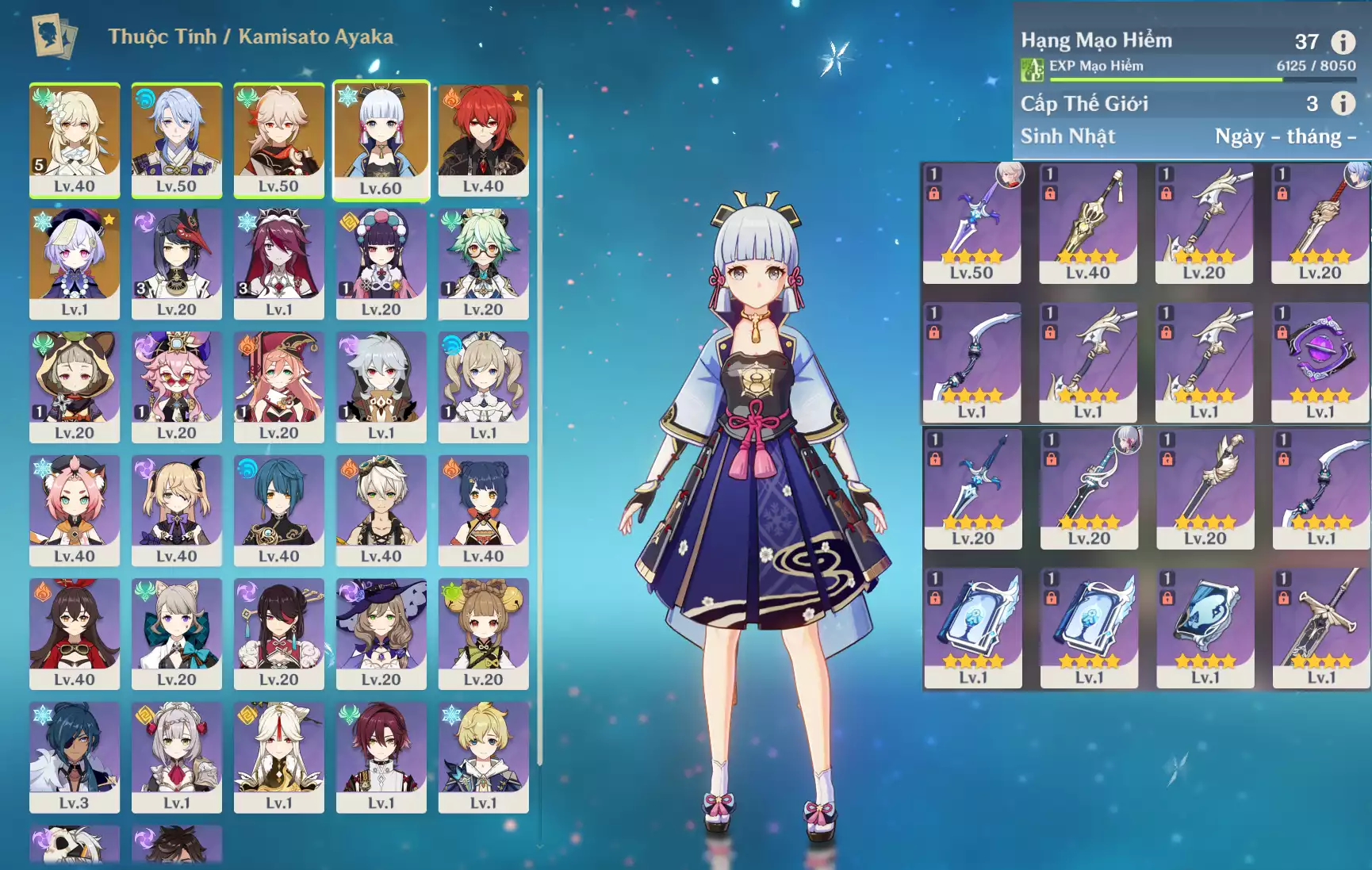The image size is (1372, 870).
Task: Select the Lv.50 four-star sword
Action: click(972, 223)
